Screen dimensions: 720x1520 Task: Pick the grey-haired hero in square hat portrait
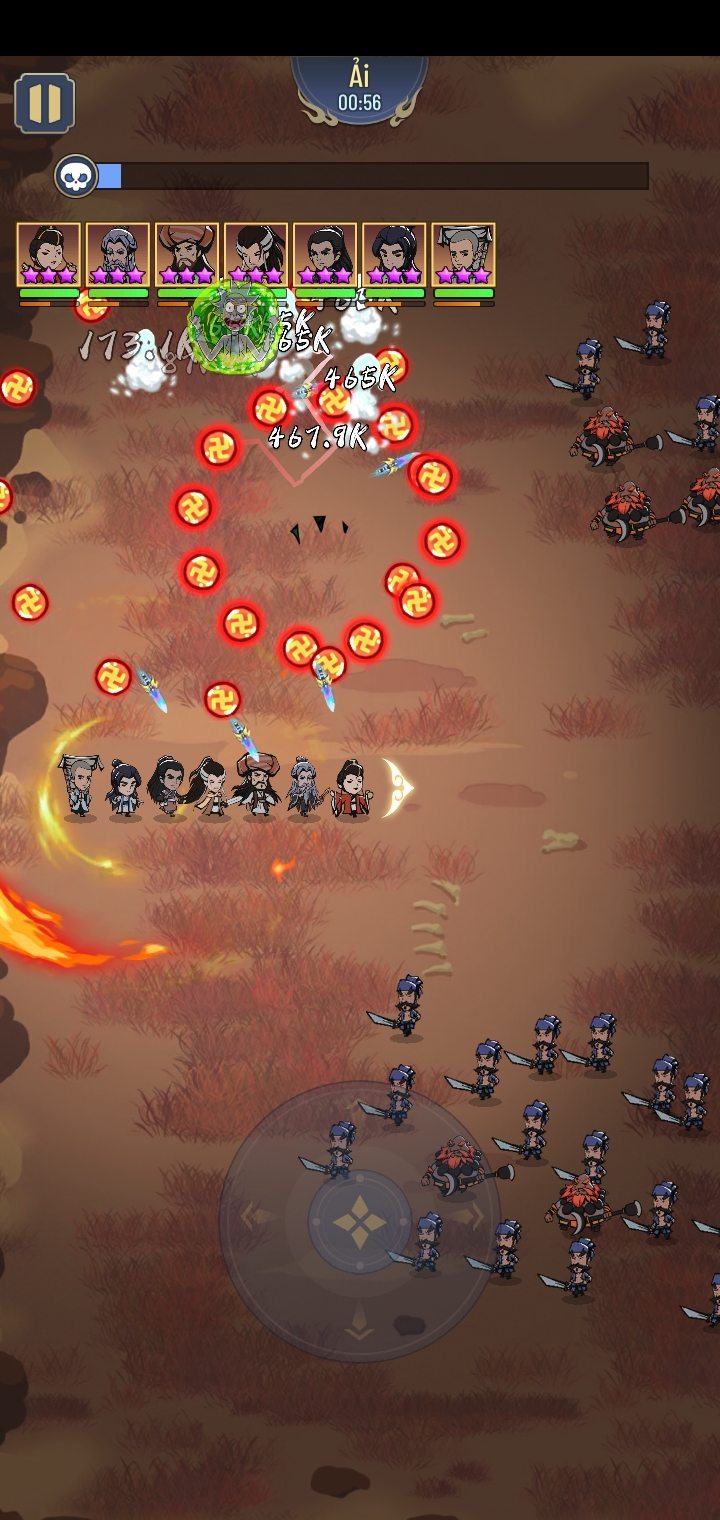[463, 255]
